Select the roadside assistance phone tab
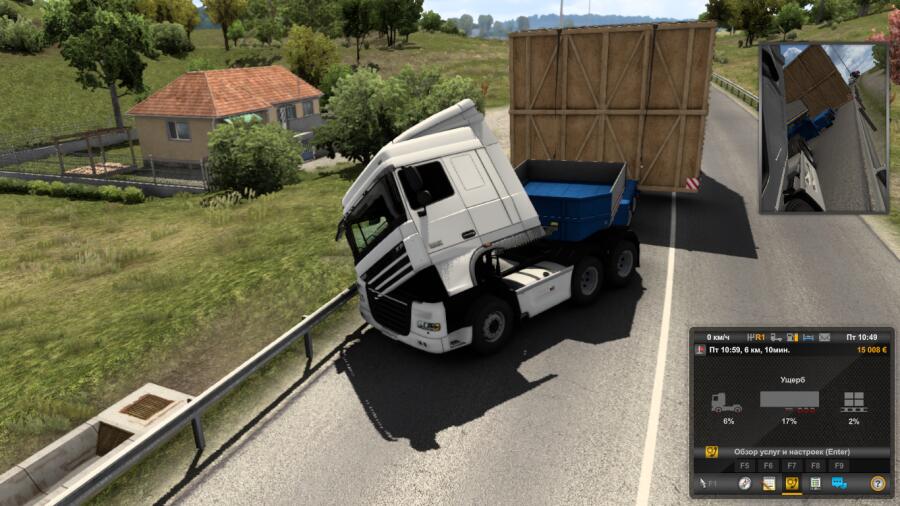Screen dimensions: 900x506 pos(791,484)
